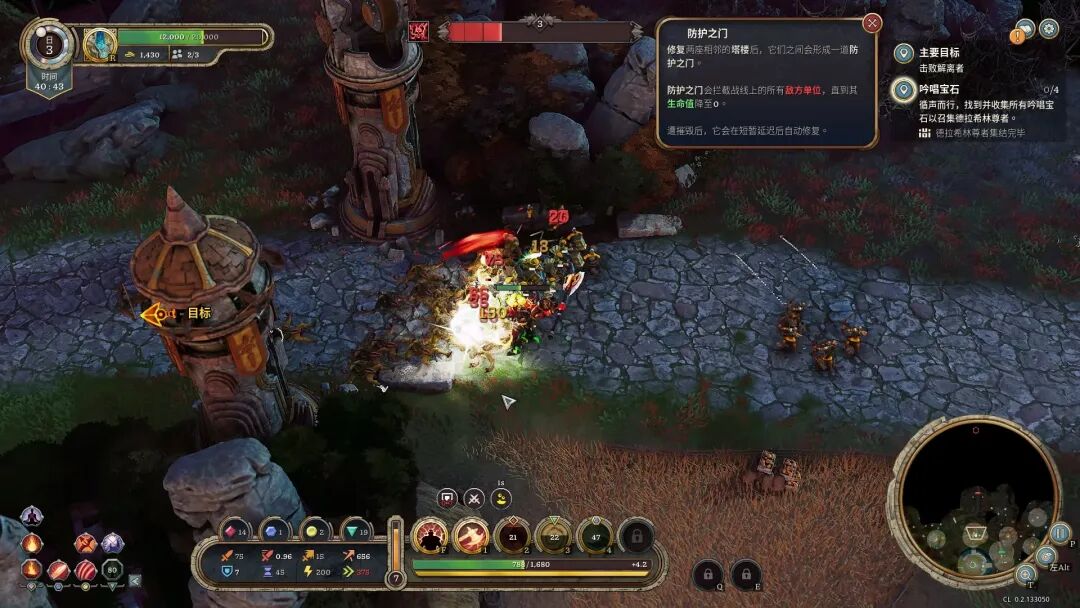Click the octagonal slot numbered 80
Viewport: 1080px width, 608px height.
point(112,571)
